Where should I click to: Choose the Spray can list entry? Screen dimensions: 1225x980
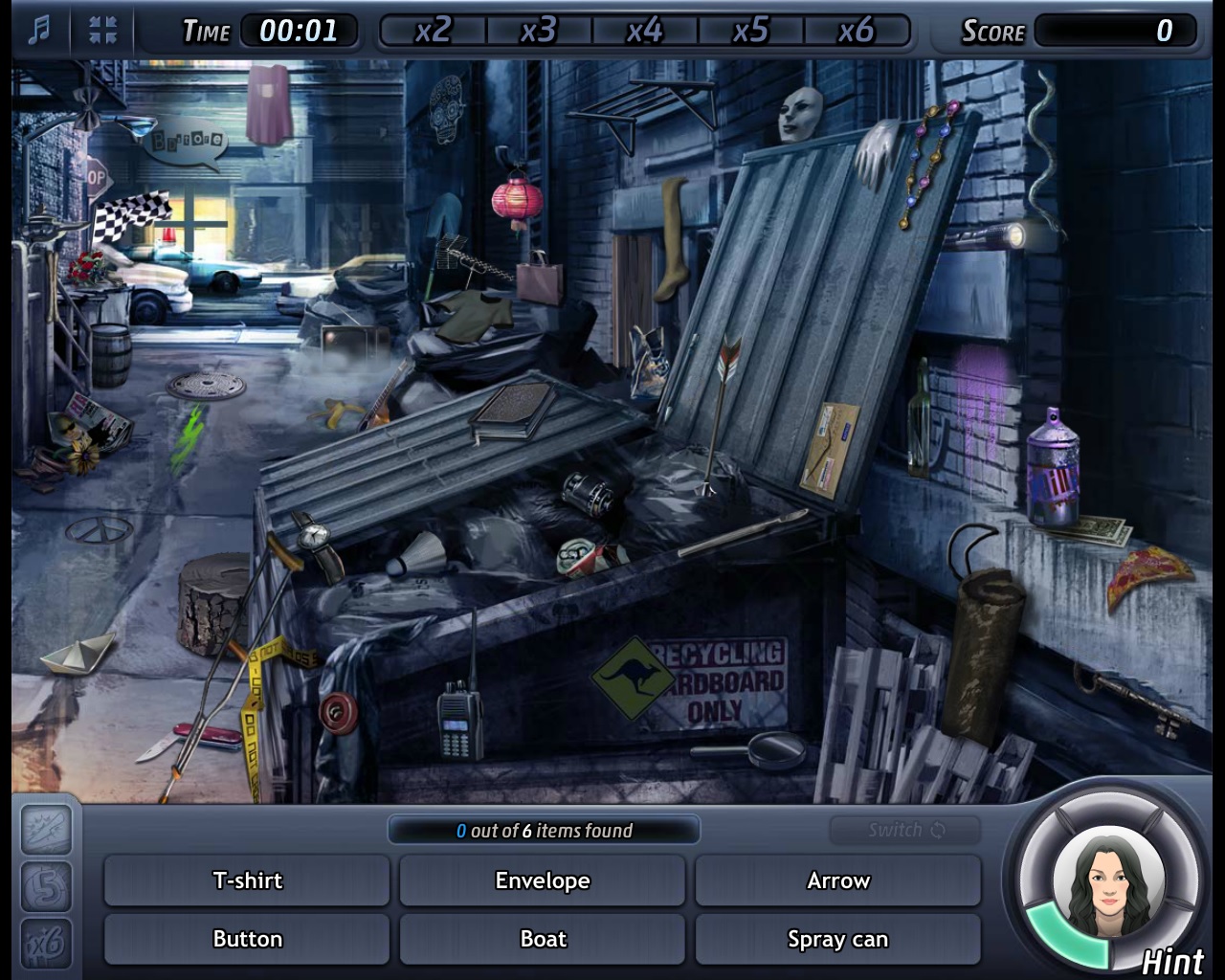tap(838, 939)
